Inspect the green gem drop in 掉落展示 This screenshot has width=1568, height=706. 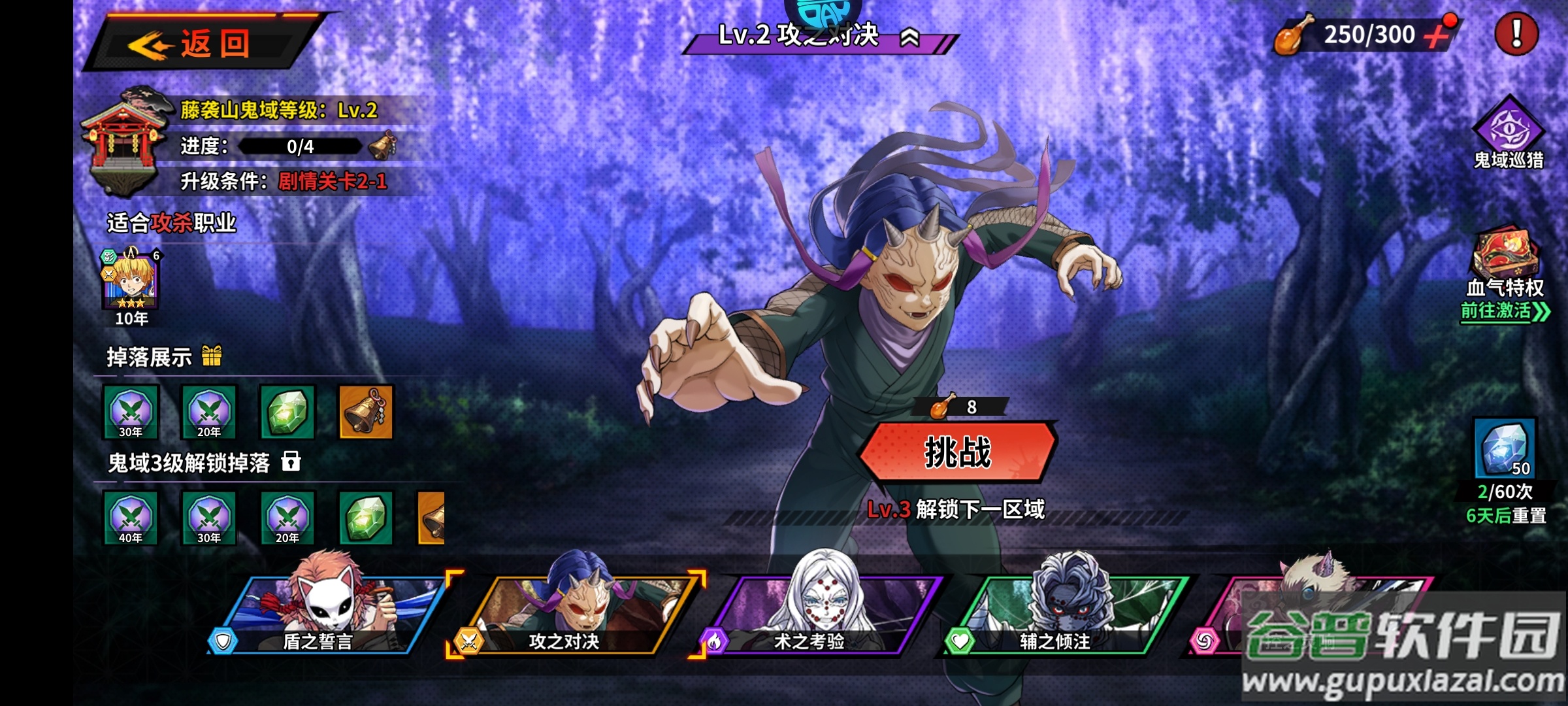tap(287, 412)
